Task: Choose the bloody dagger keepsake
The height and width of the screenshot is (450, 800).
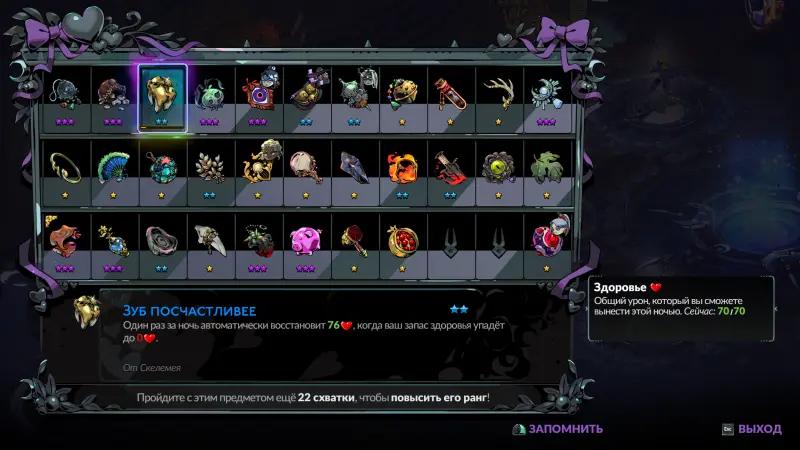Action: pos(450,165)
